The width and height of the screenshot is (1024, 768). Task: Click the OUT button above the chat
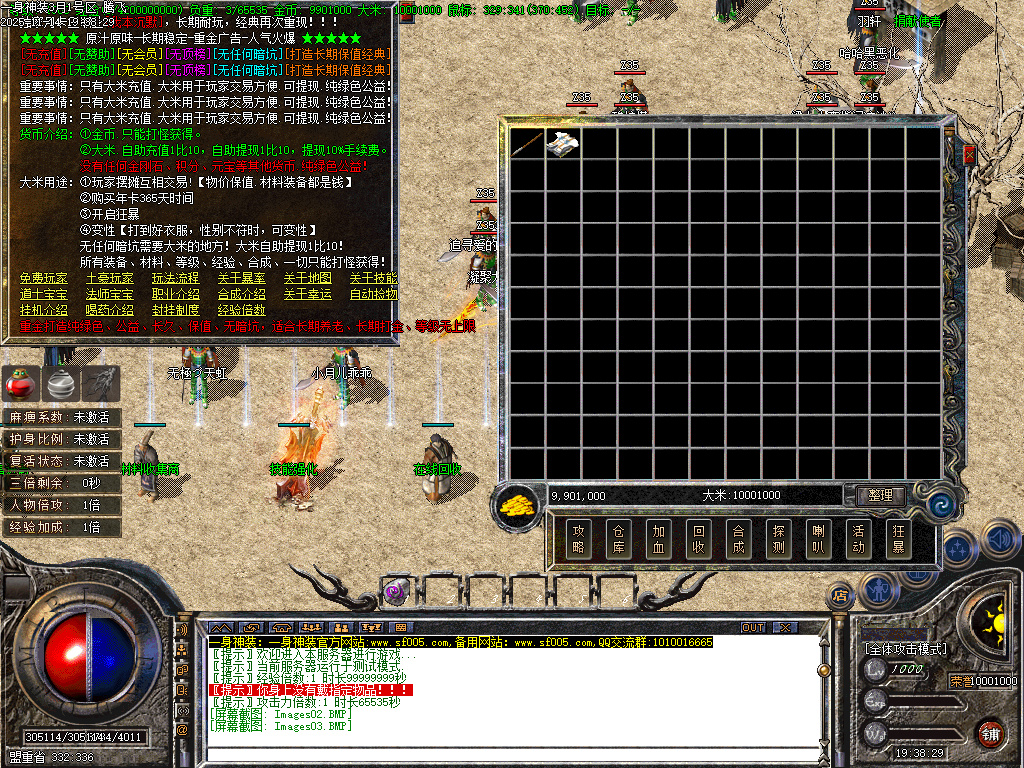pyautogui.click(x=753, y=628)
